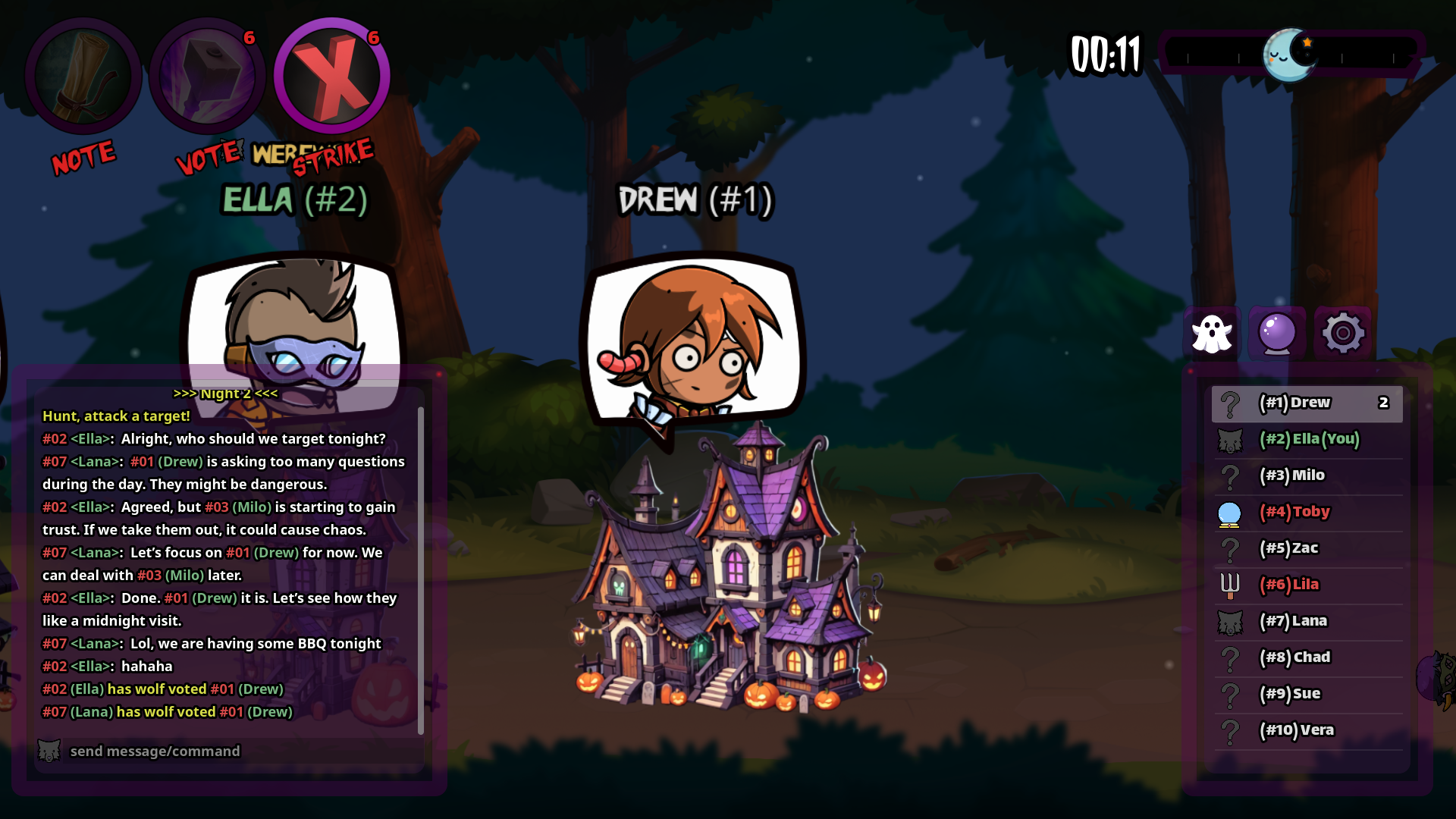Click the chat panel scrollbar
The image size is (1456, 819).
pos(422,561)
